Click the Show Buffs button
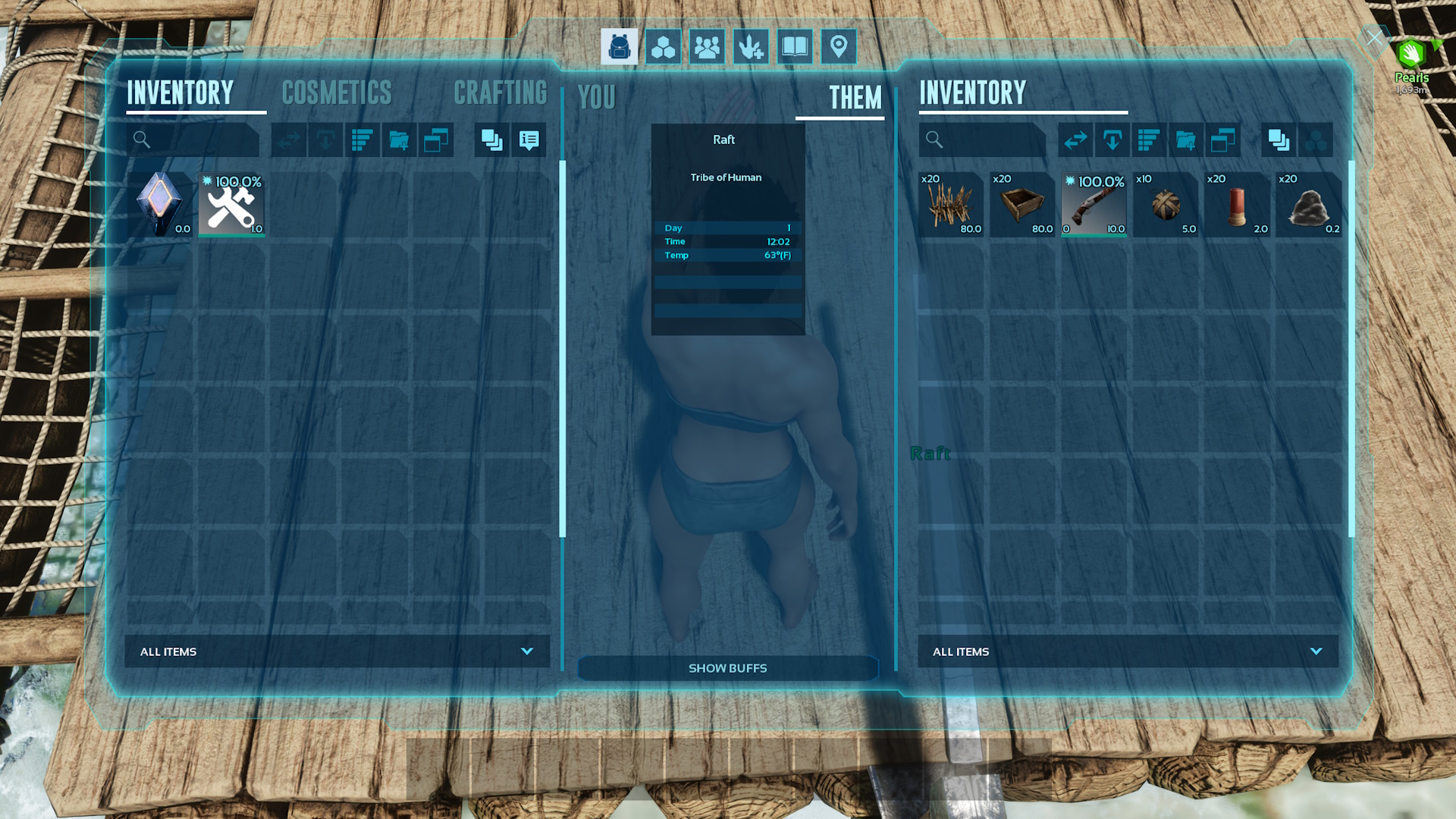This screenshot has width=1456, height=819. tap(727, 668)
